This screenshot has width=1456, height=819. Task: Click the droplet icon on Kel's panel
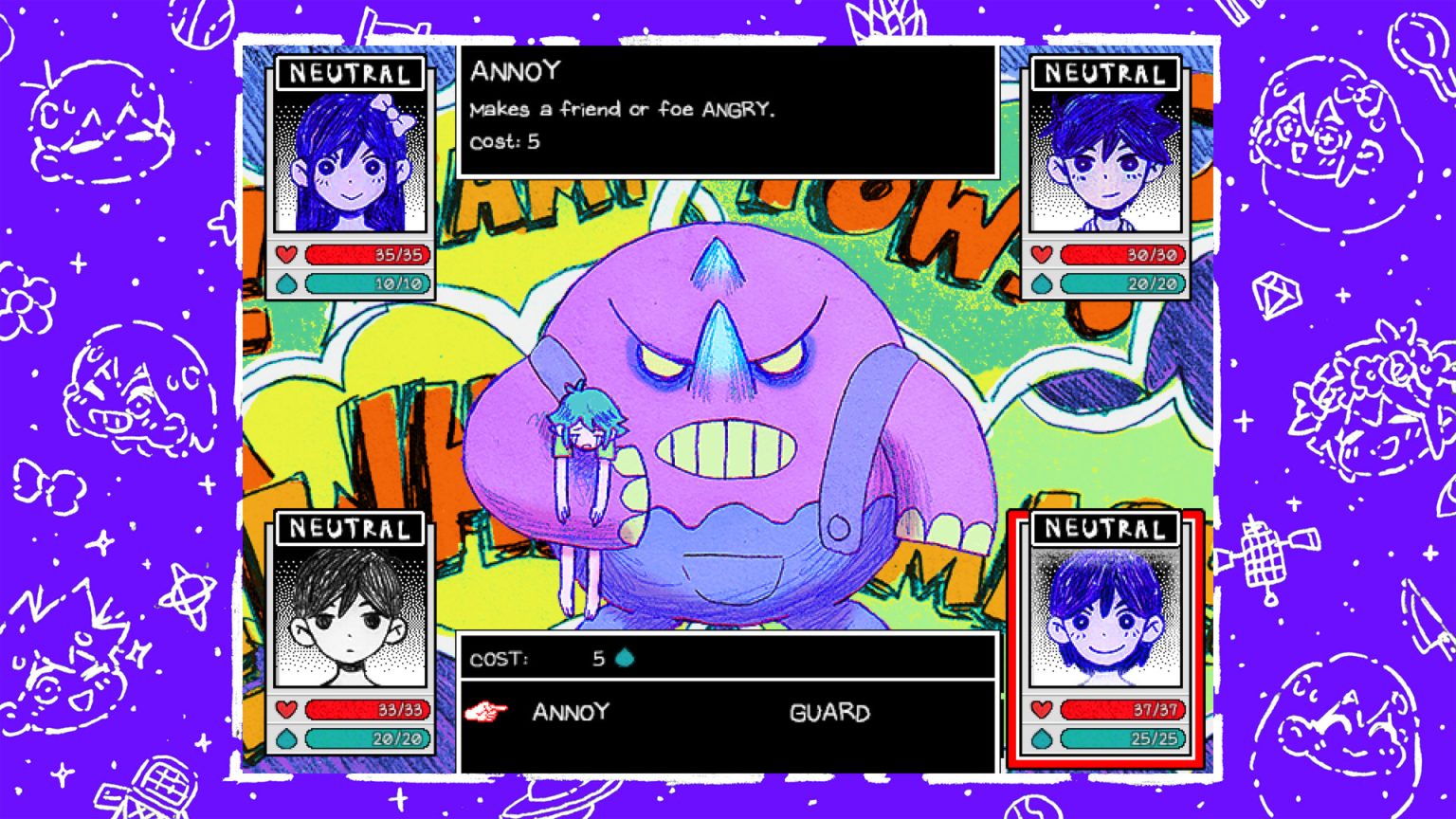click(x=1043, y=282)
